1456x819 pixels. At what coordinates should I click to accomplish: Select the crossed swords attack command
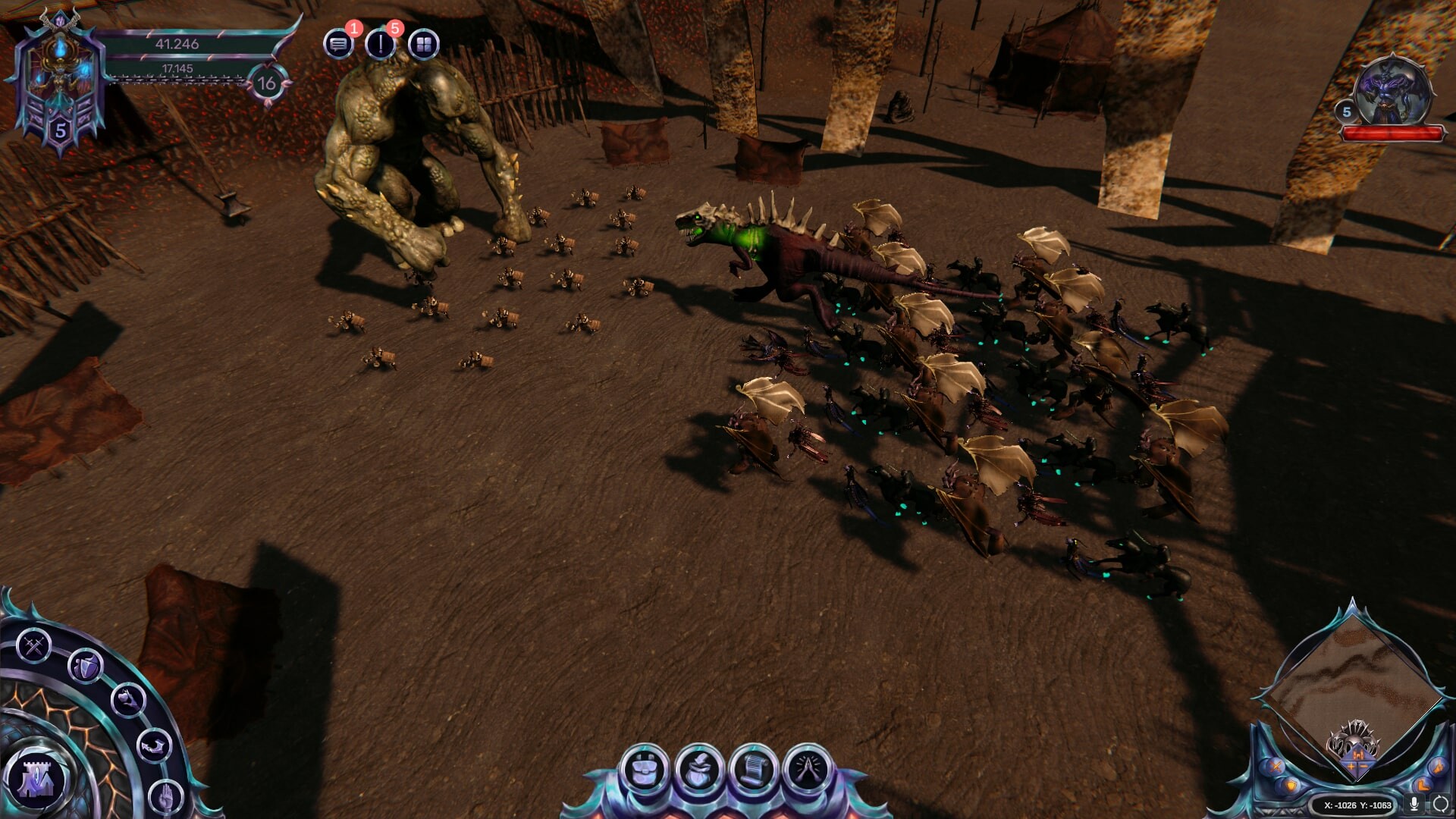tap(33, 645)
